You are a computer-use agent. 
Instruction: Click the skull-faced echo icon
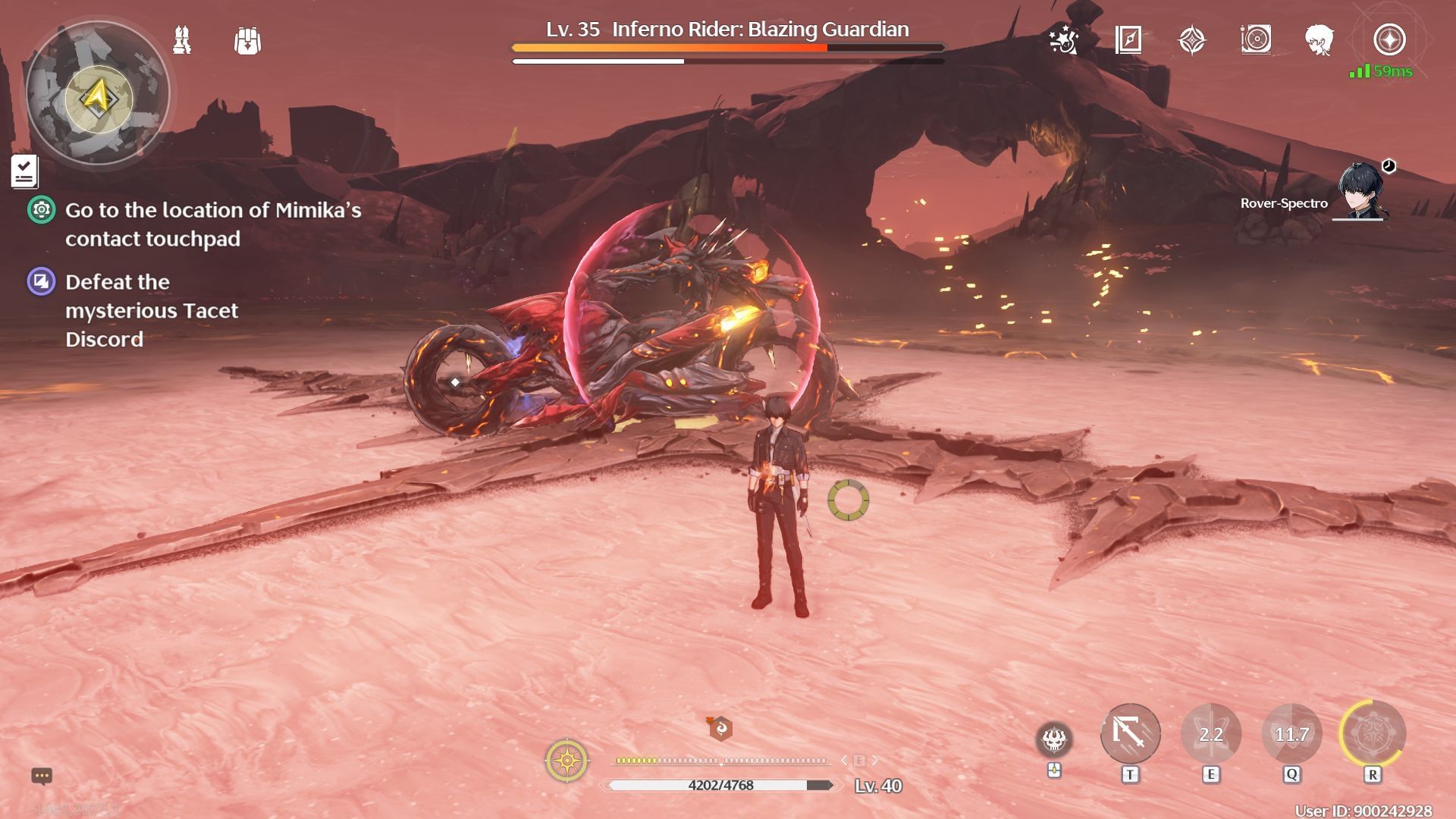tap(1054, 739)
